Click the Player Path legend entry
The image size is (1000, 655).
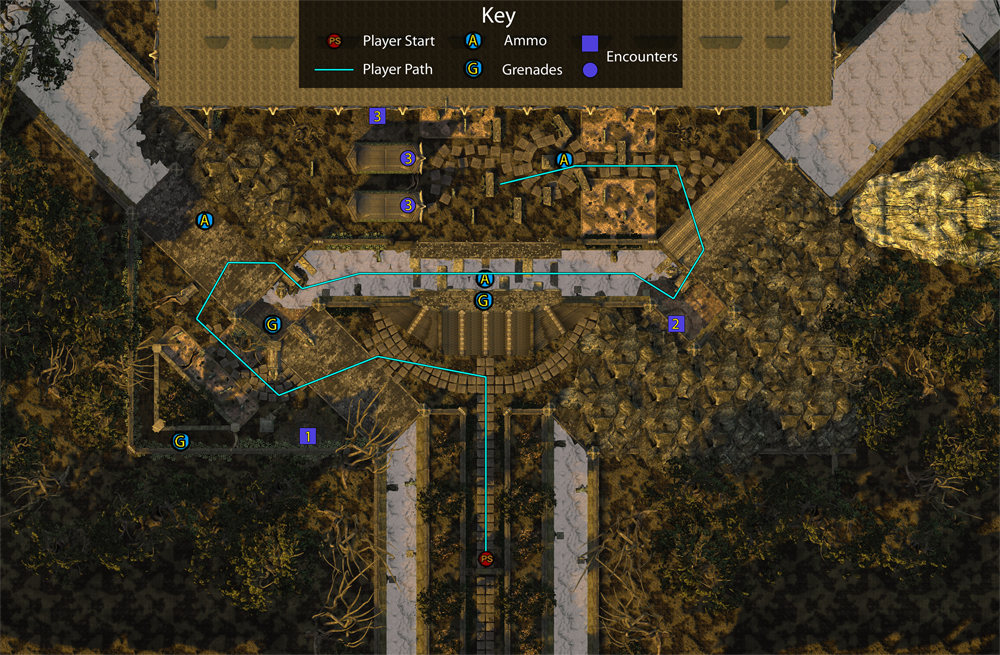coord(398,70)
